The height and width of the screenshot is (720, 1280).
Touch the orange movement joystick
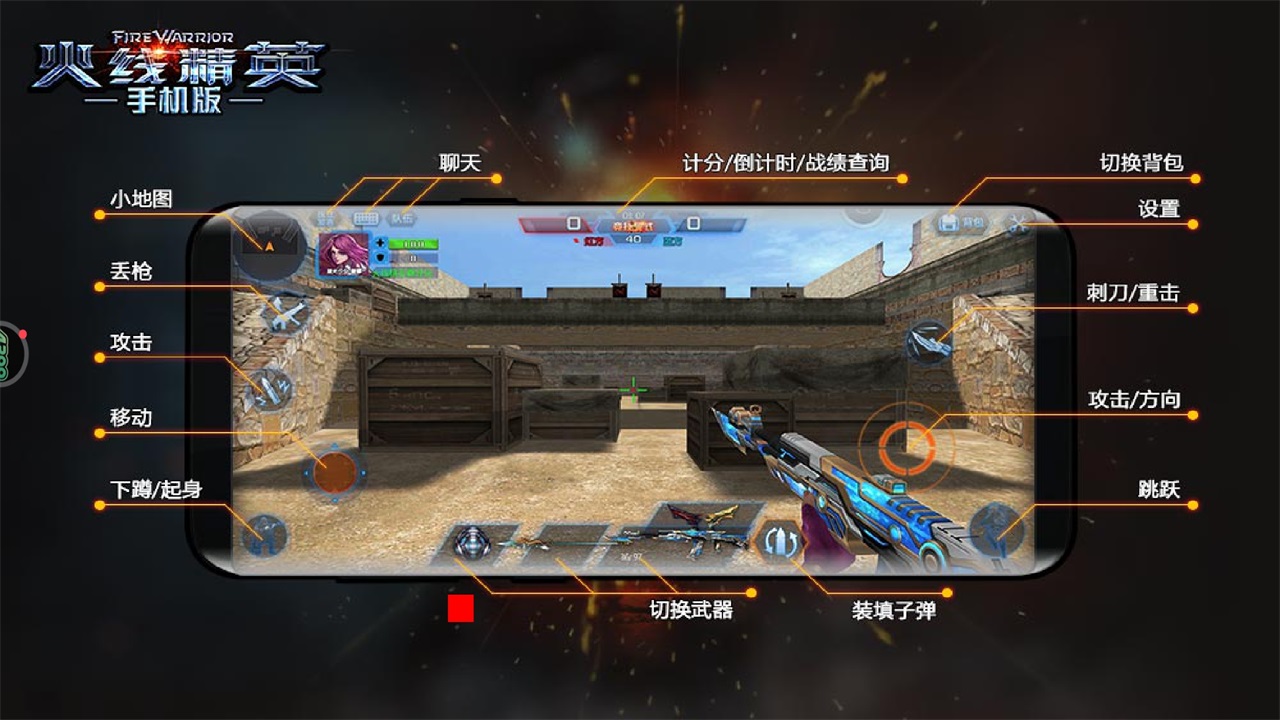tap(336, 471)
